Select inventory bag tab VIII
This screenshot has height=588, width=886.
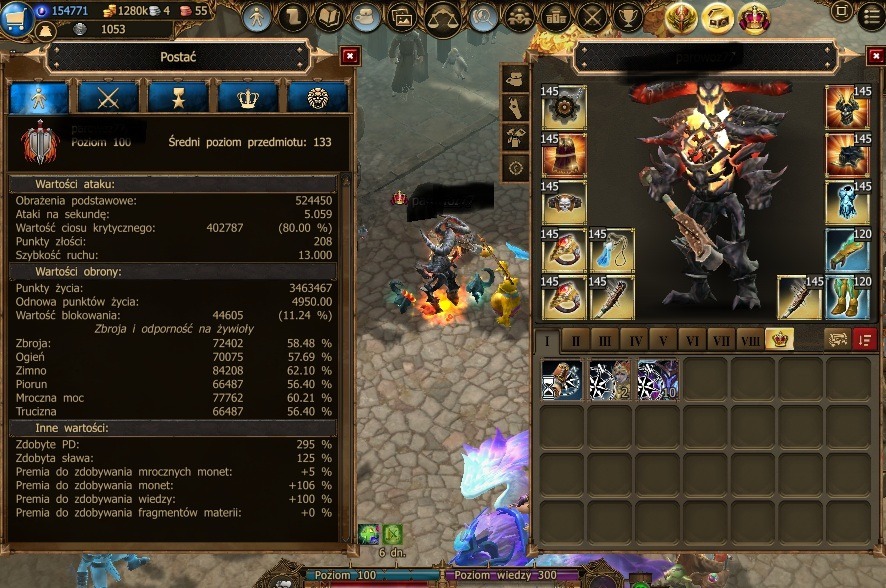[750, 341]
